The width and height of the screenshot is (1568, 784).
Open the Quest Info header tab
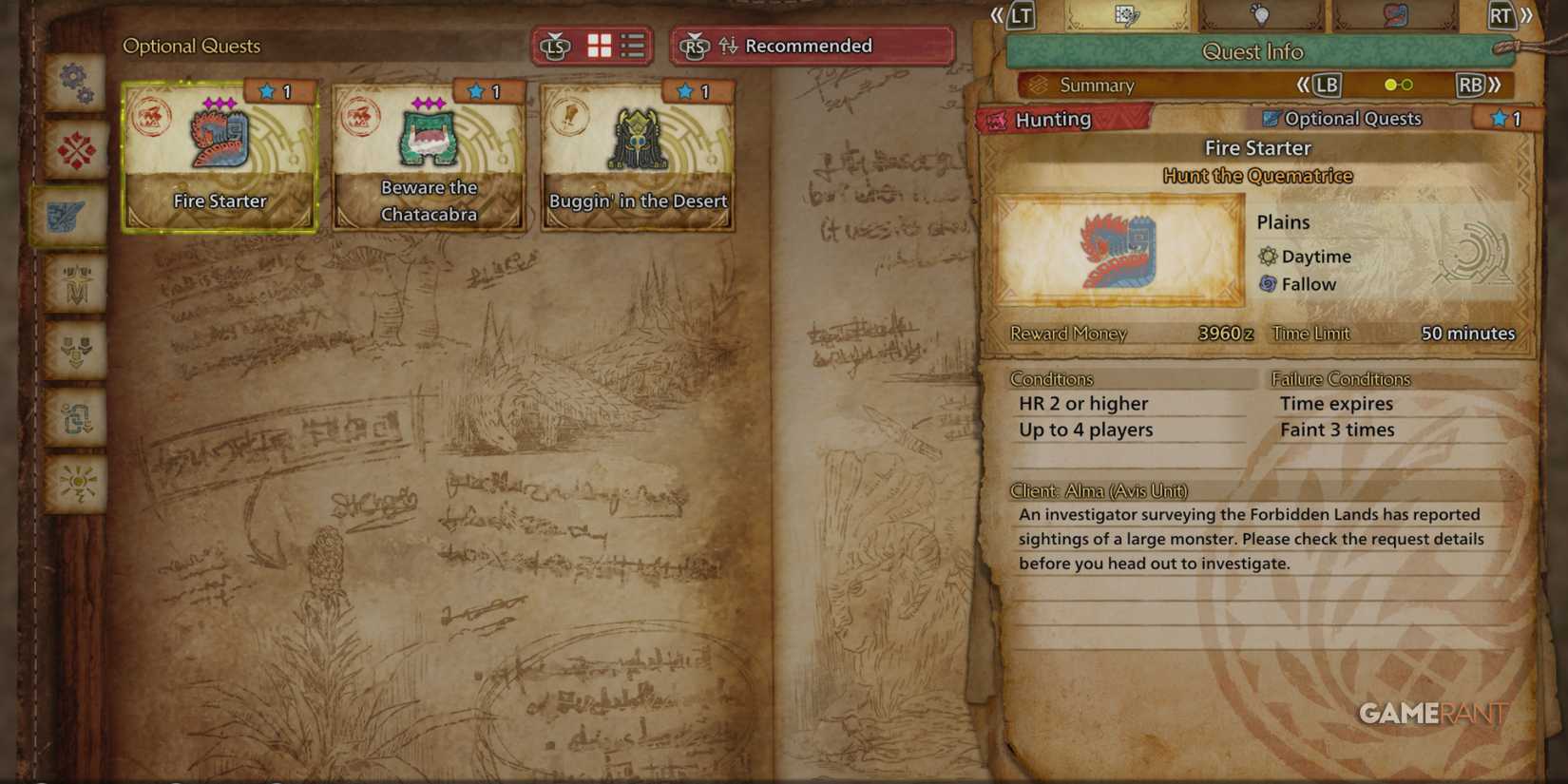(x=1254, y=51)
